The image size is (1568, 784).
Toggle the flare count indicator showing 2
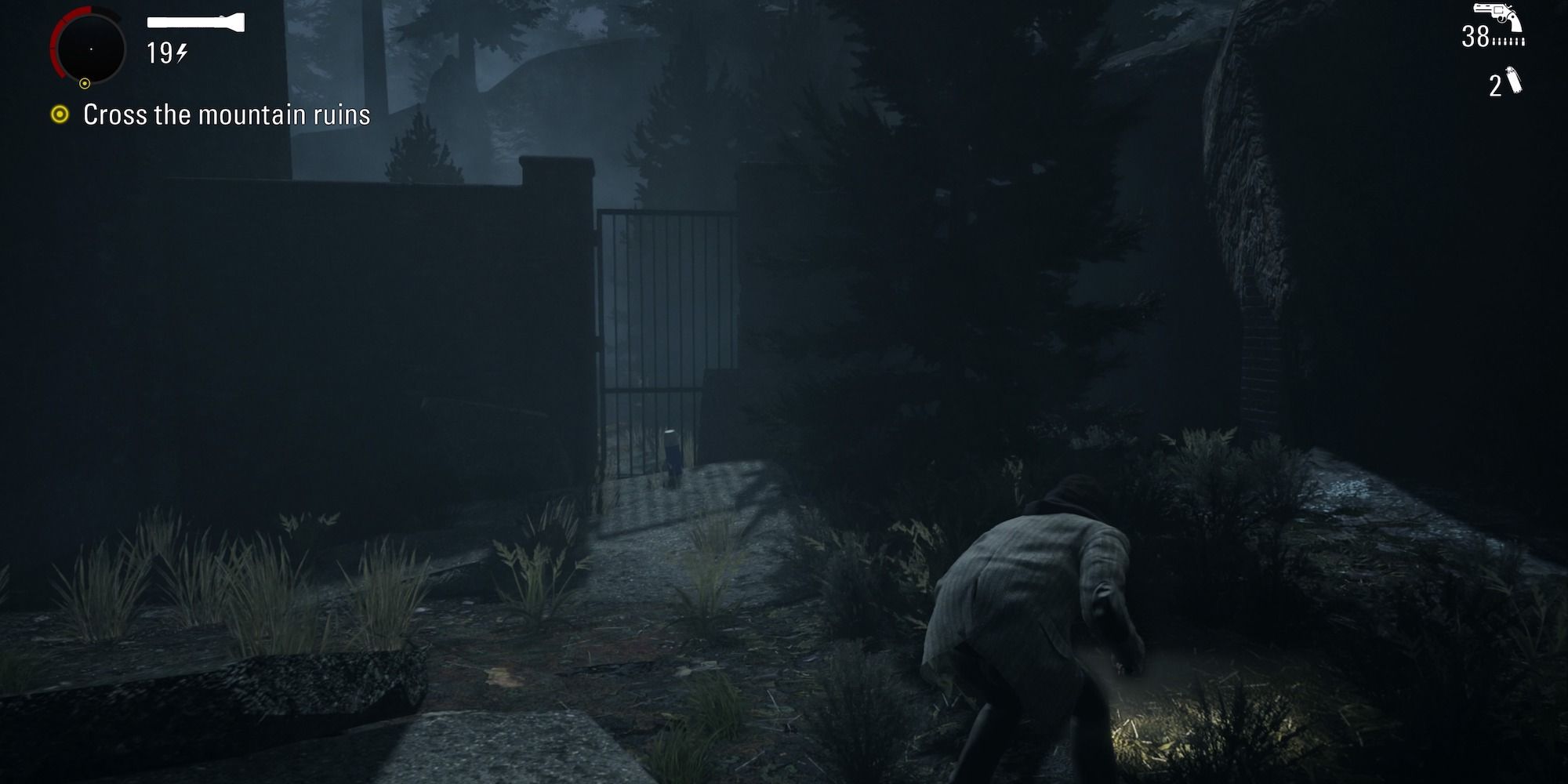point(1495,86)
